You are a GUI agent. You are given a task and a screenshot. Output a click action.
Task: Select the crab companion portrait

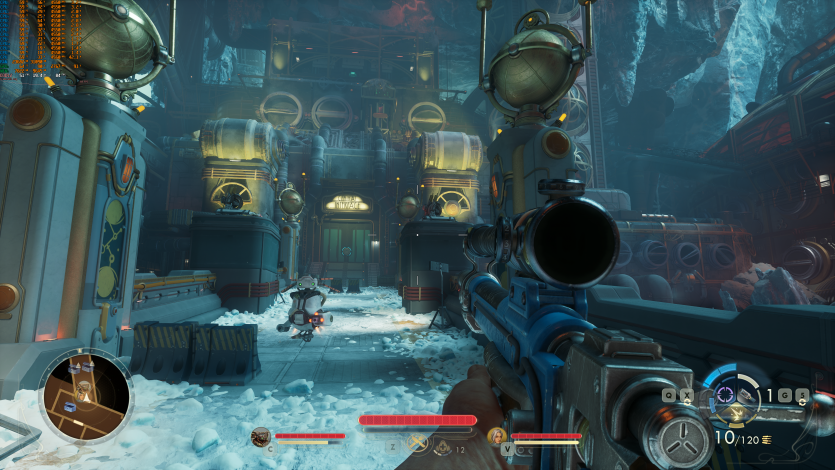click(261, 436)
